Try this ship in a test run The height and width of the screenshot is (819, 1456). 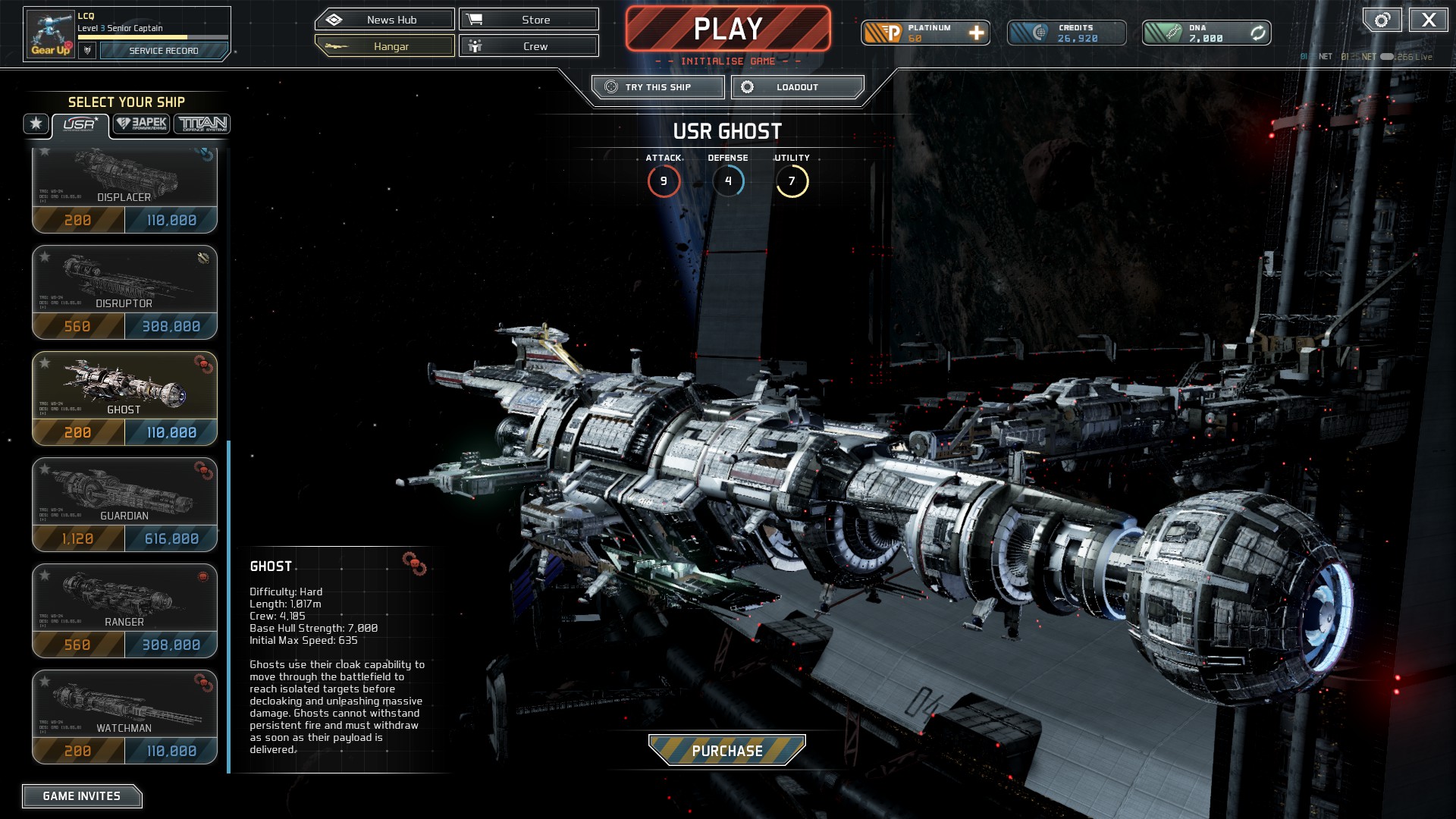point(657,87)
